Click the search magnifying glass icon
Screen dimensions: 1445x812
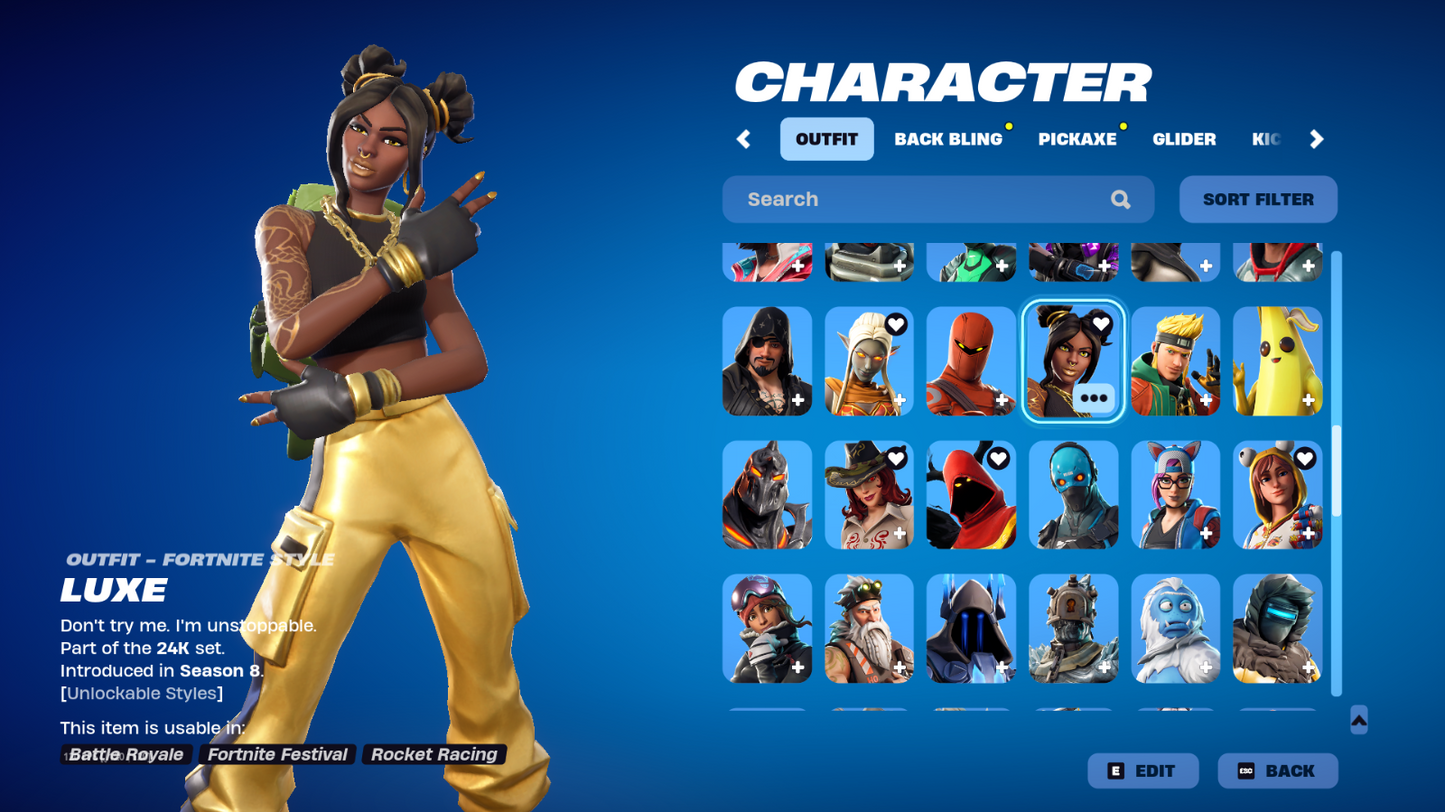(1120, 199)
